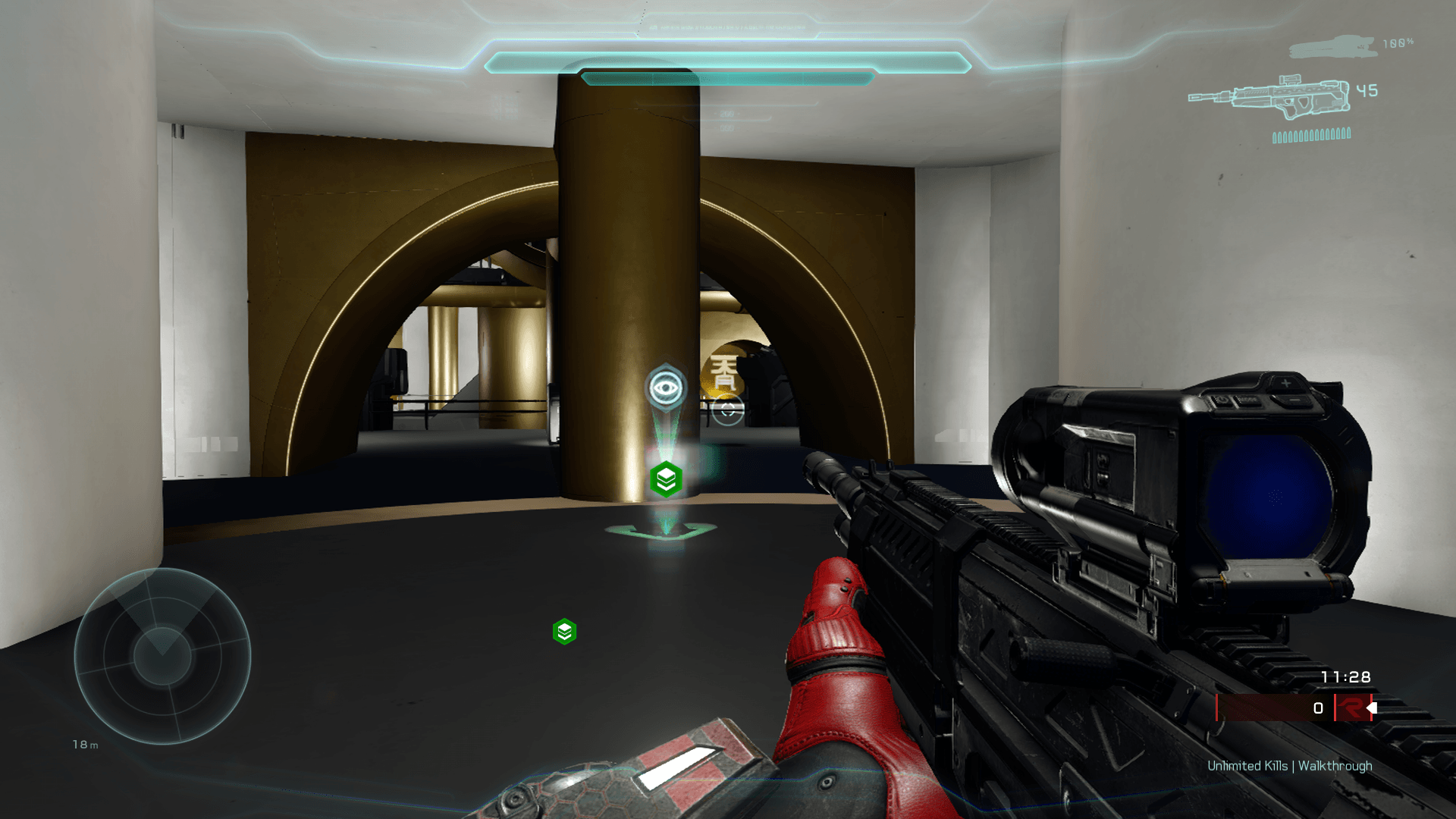Click the motion tracker radar
1456x819 pixels.
click(162, 656)
